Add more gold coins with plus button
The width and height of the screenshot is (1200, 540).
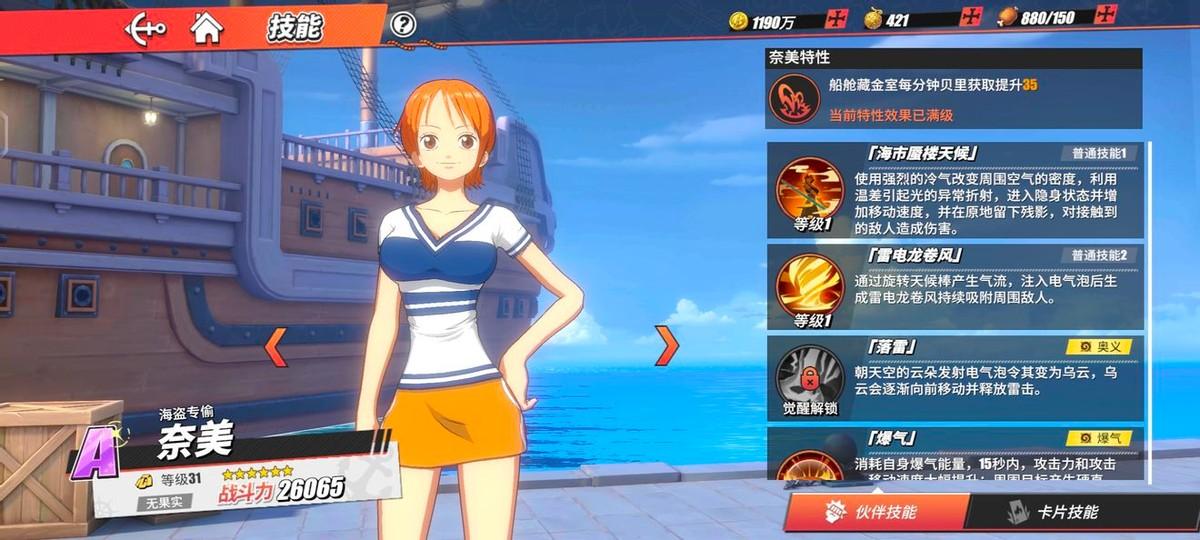(x=838, y=17)
